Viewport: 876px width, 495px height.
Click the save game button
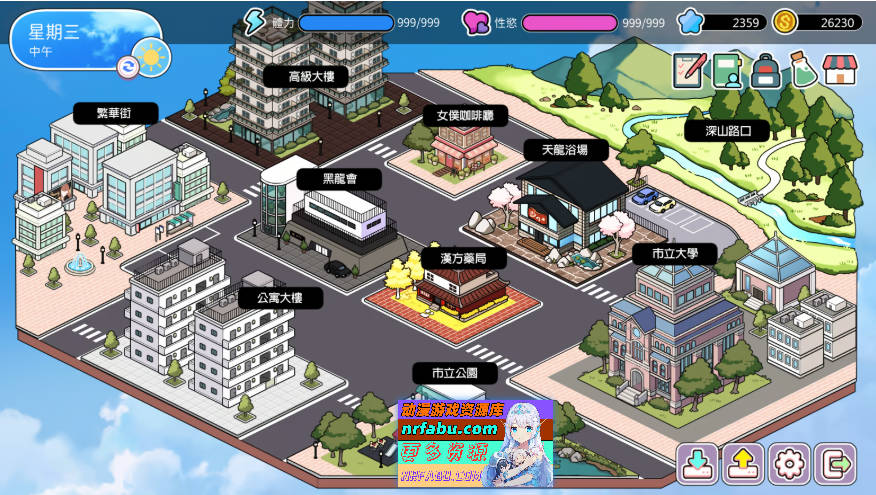point(696,464)
